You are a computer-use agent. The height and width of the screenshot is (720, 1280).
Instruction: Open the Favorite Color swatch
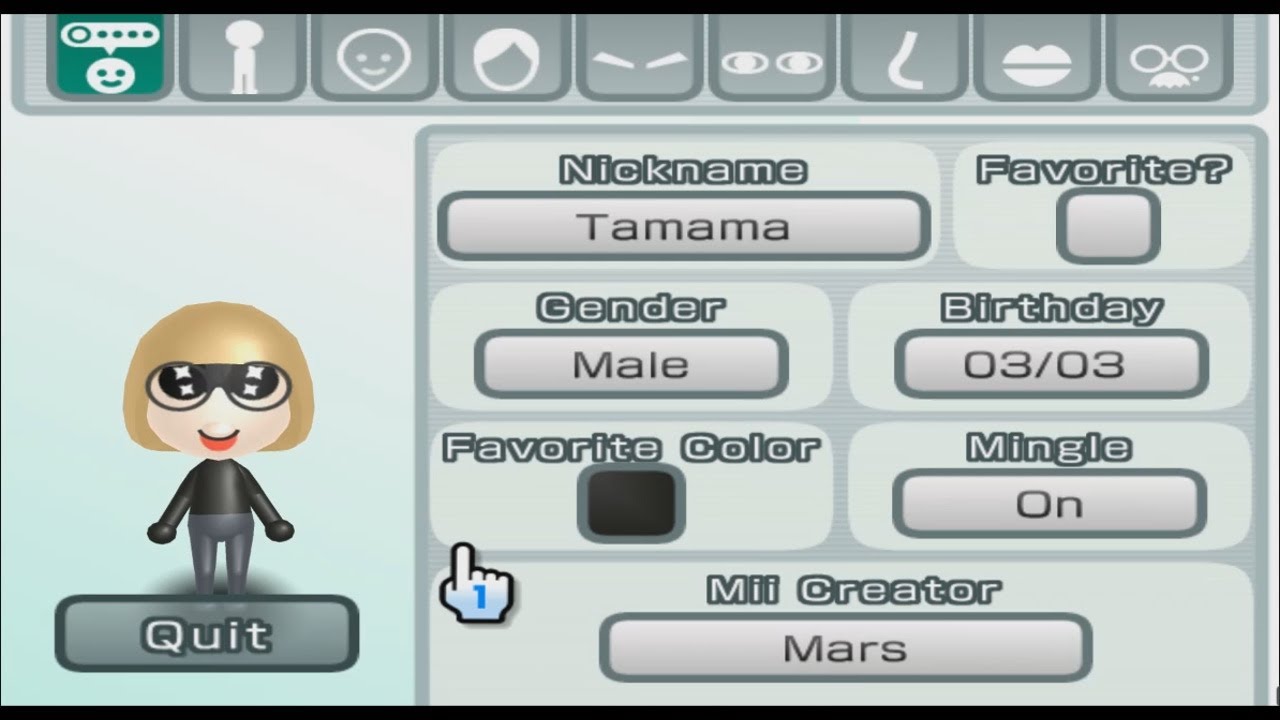pyautogui.click(x=631, y=503)
